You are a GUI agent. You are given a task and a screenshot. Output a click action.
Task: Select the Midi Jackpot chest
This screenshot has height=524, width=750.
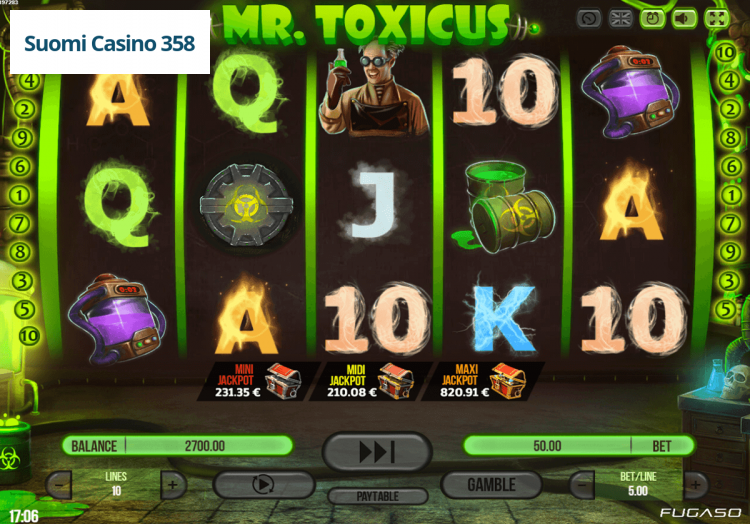point(395,380)
